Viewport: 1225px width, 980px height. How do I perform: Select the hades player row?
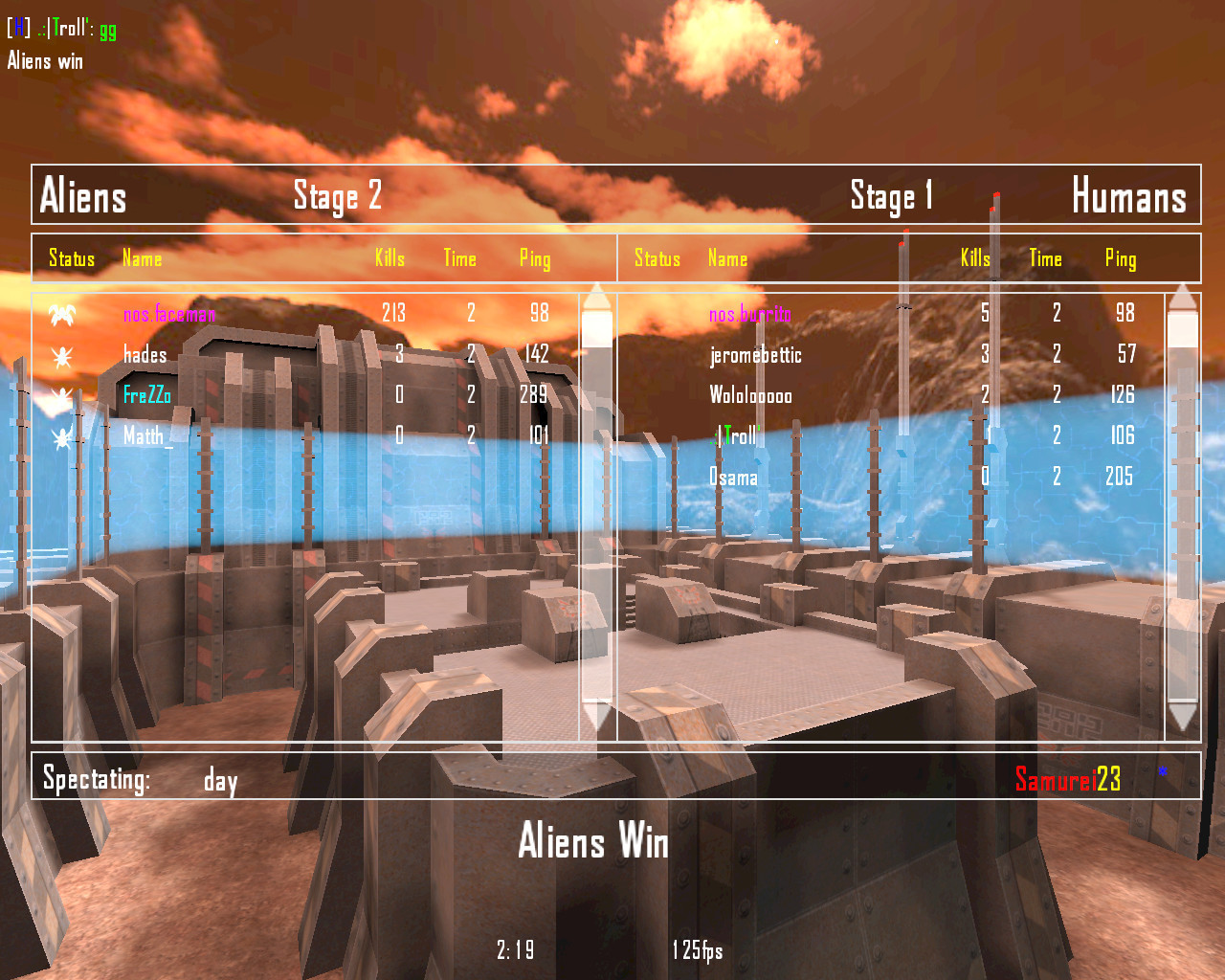(145, 355)
